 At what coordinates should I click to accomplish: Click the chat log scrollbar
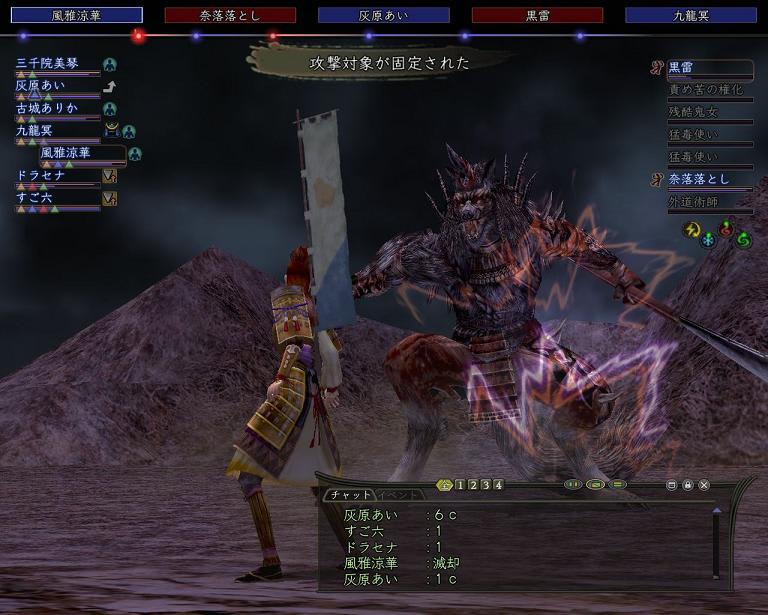(716, 543)
